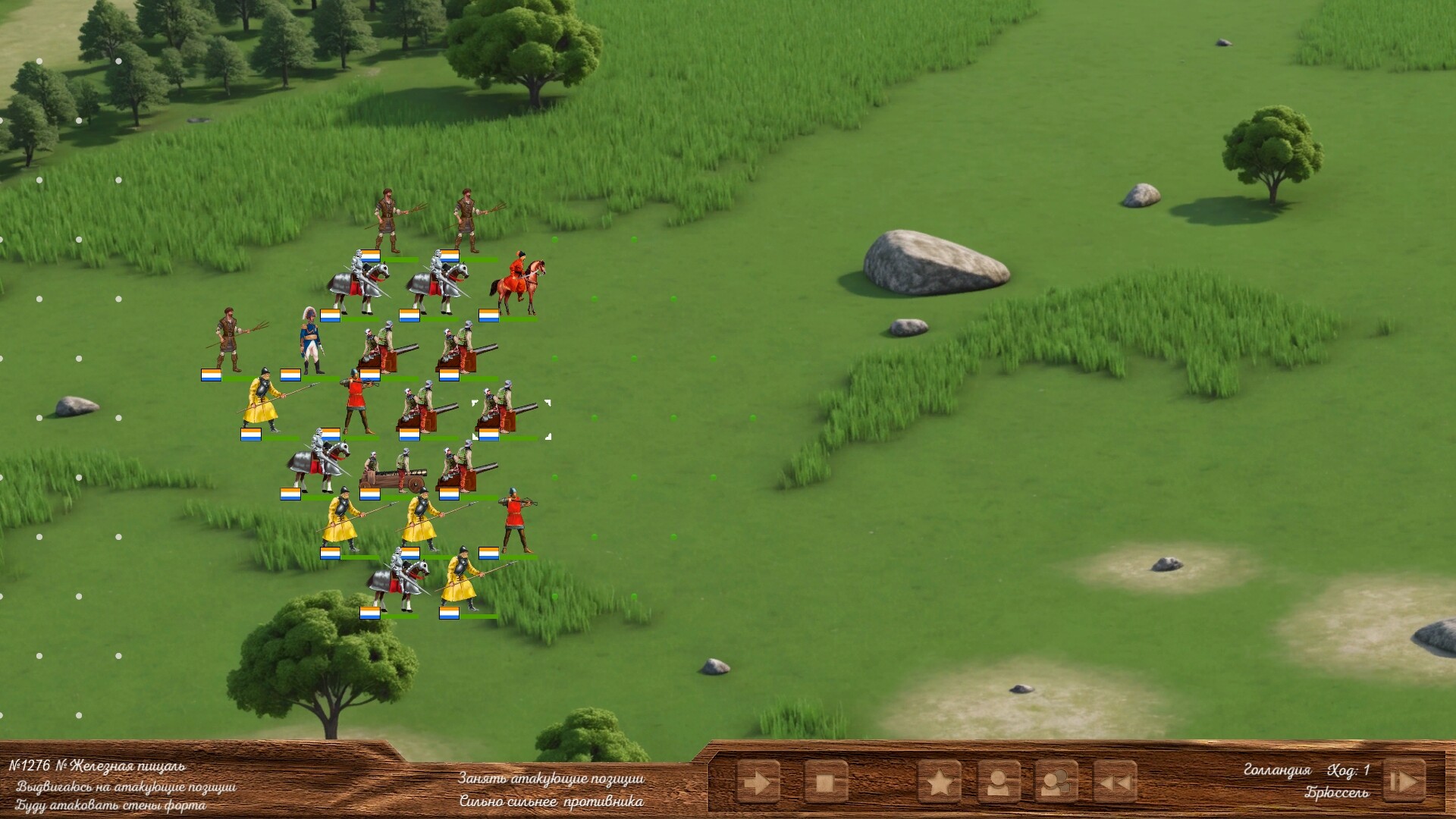Click the square stop button
The width and height of the screenshot is (1456, 819).
825,782
